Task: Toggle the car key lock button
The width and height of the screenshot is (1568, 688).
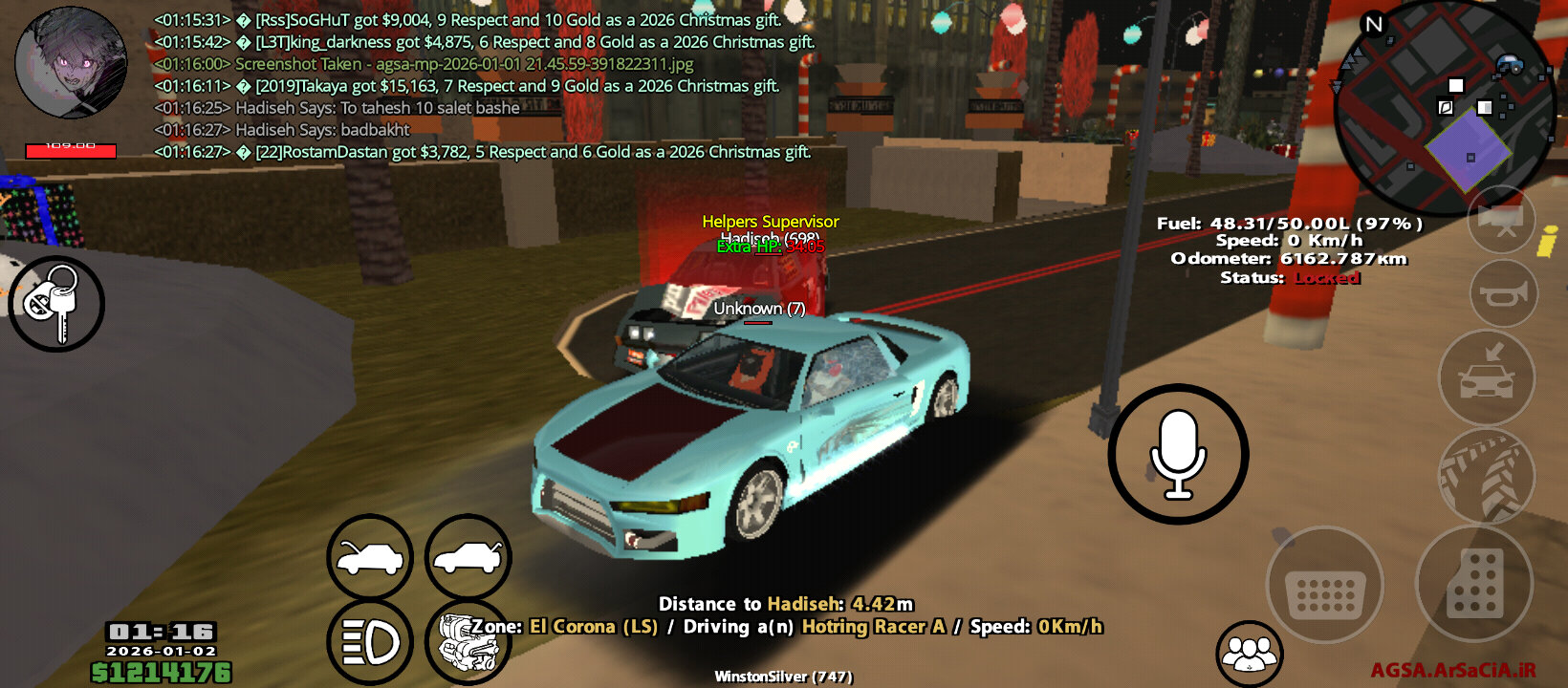Action: (55, 303)
